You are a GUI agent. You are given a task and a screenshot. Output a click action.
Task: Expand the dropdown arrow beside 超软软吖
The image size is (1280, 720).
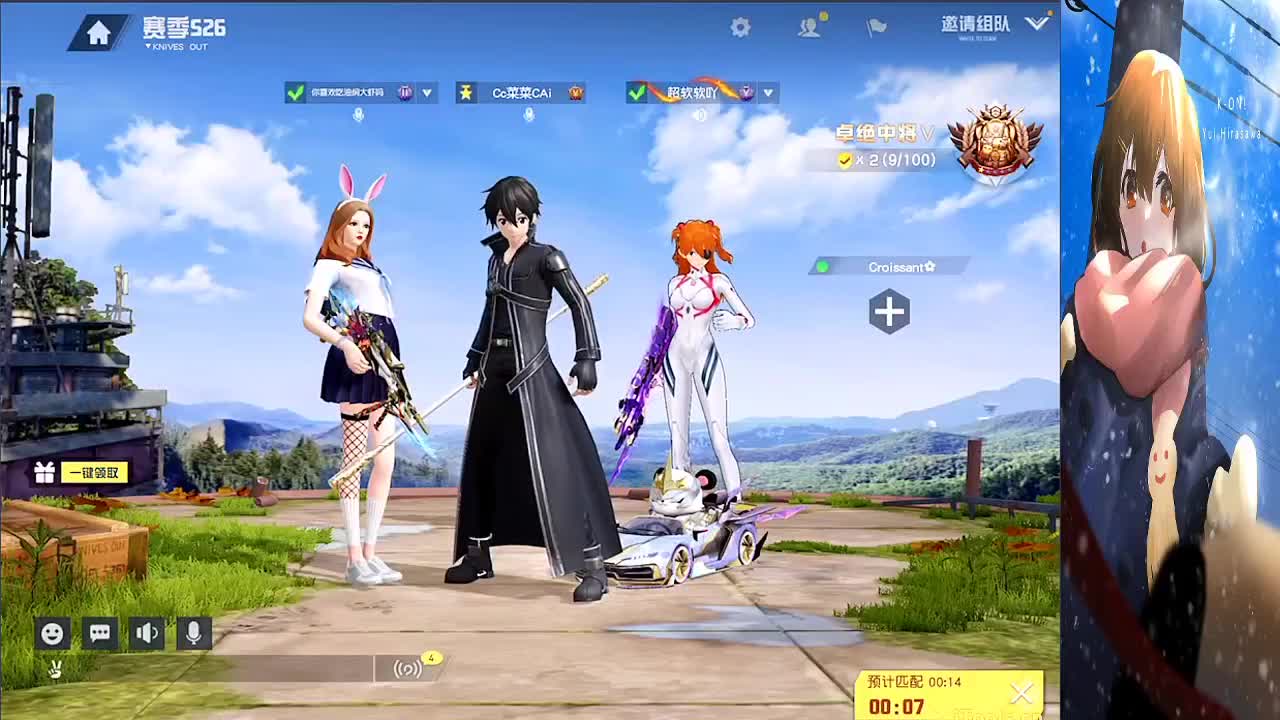coord(768,93)
